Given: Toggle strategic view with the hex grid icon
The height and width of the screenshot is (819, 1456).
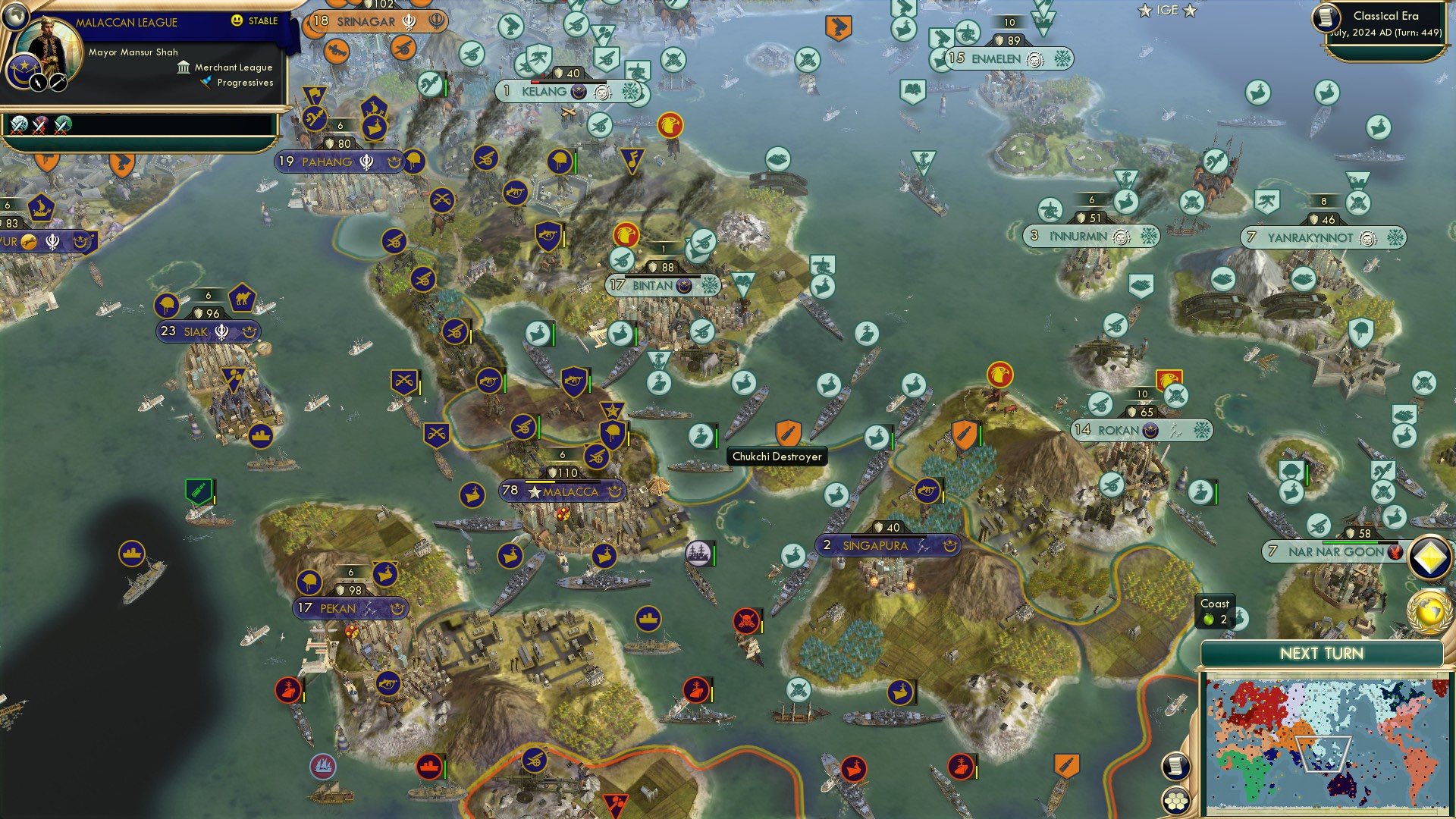Looking at the screenshot, I should [1176, 800].
